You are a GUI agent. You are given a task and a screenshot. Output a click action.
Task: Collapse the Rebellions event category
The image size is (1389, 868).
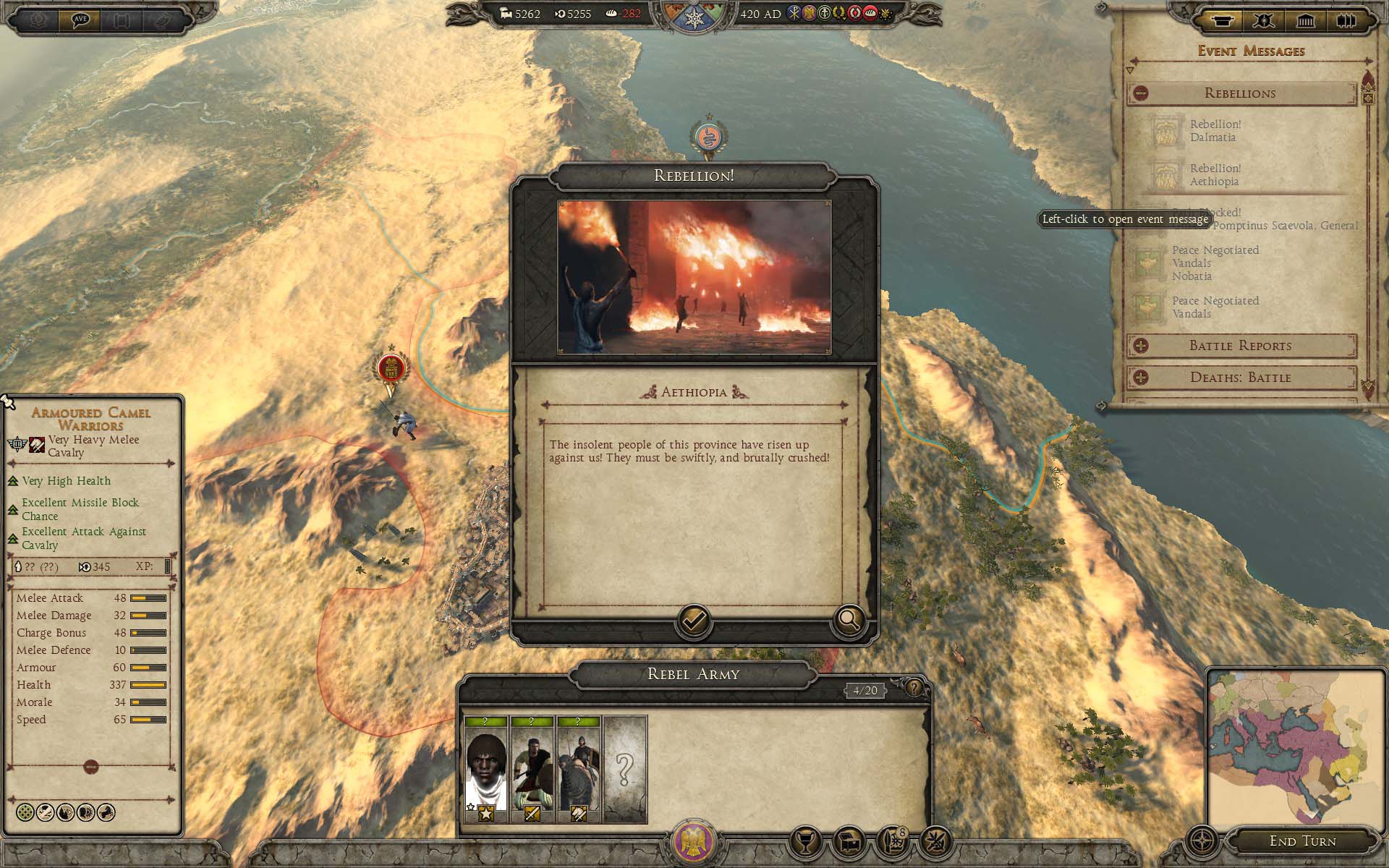pos(1141,93)
